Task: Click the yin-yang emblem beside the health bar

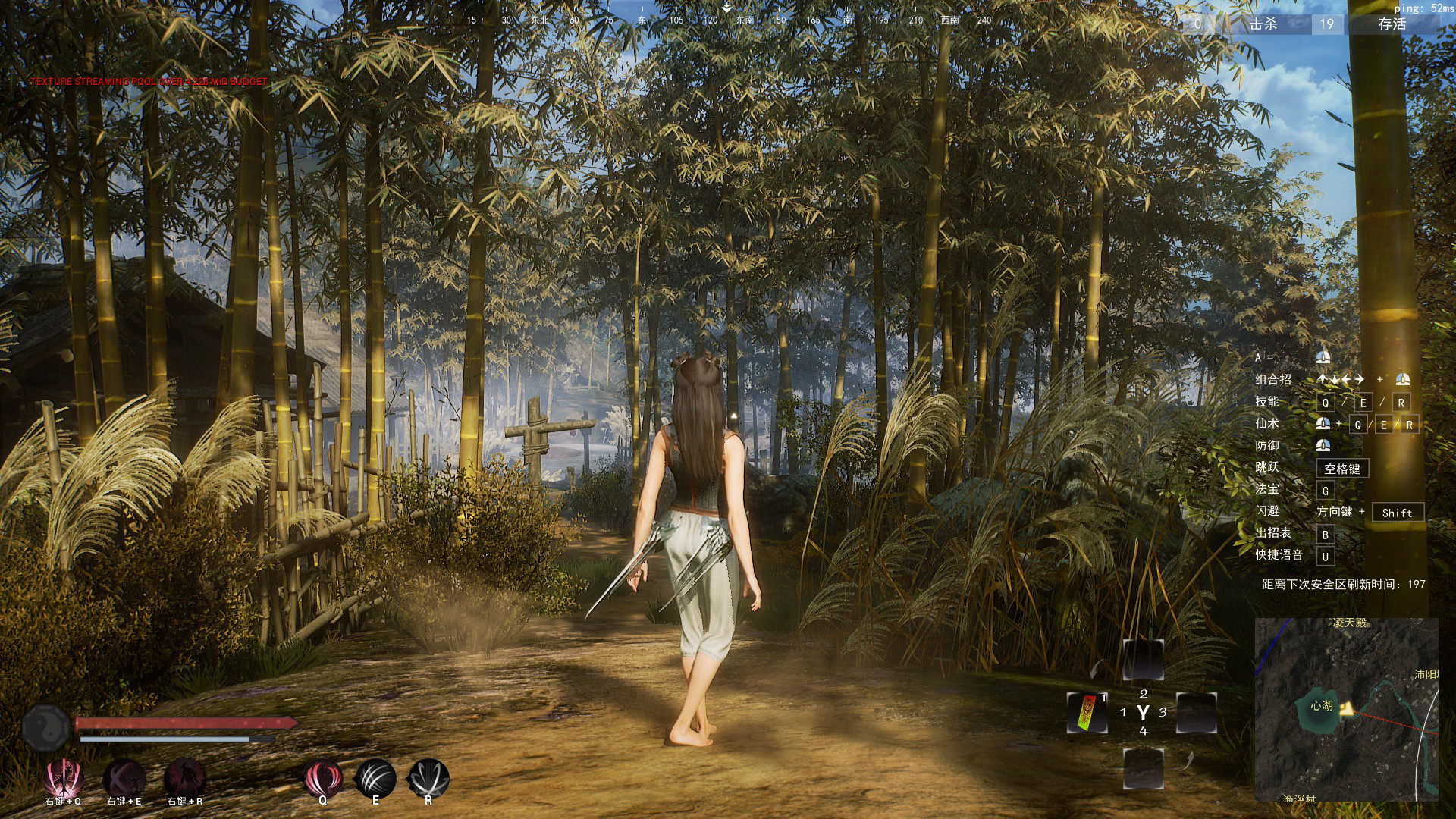Action: (x=47, y=727)
